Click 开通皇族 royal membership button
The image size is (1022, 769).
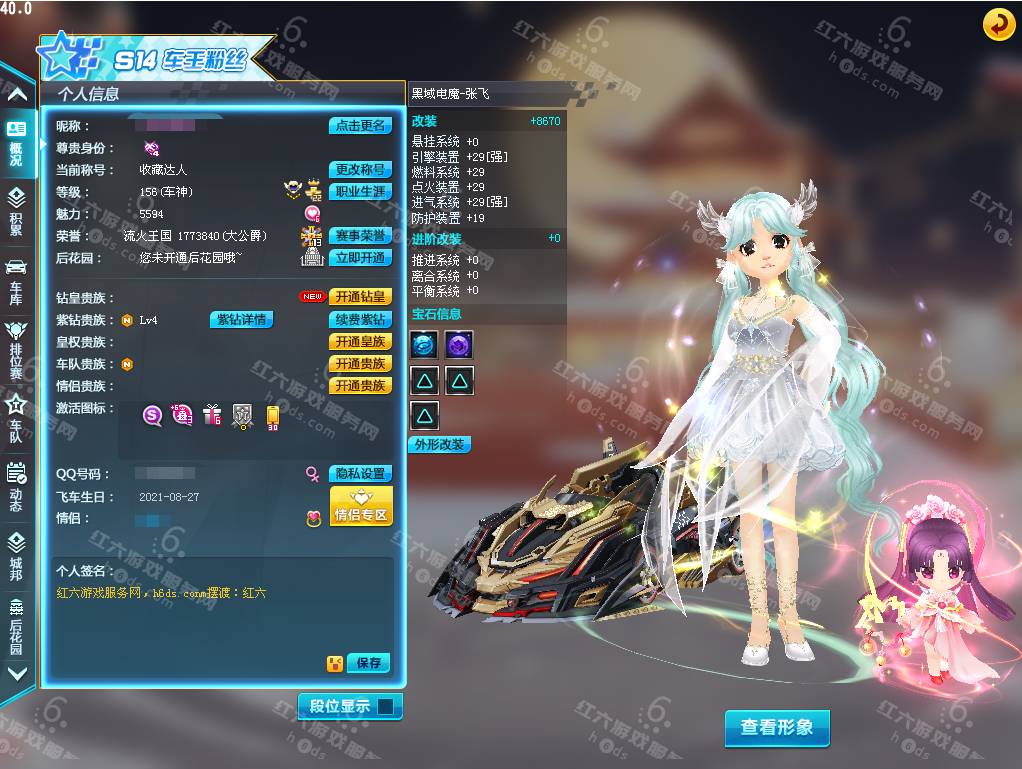360,342
